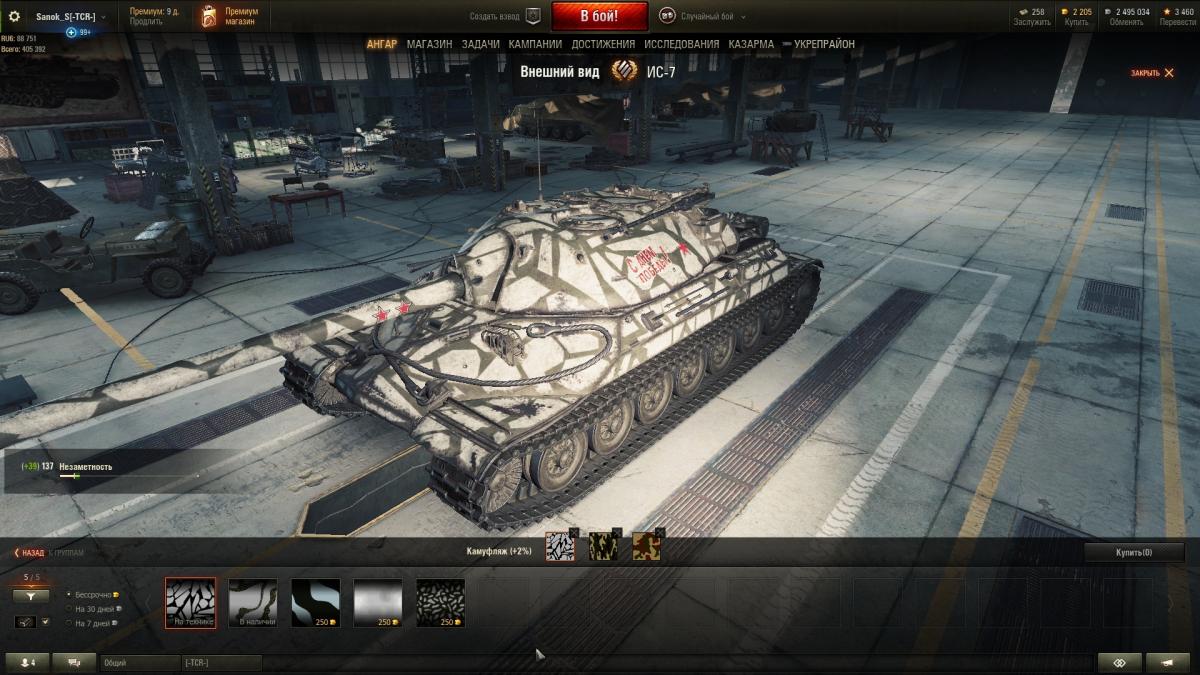This screenshot has height=675, width=1200.
Task: Open the 'ЗАДАЧИ' tab
Action: click(x=480, y=44)
